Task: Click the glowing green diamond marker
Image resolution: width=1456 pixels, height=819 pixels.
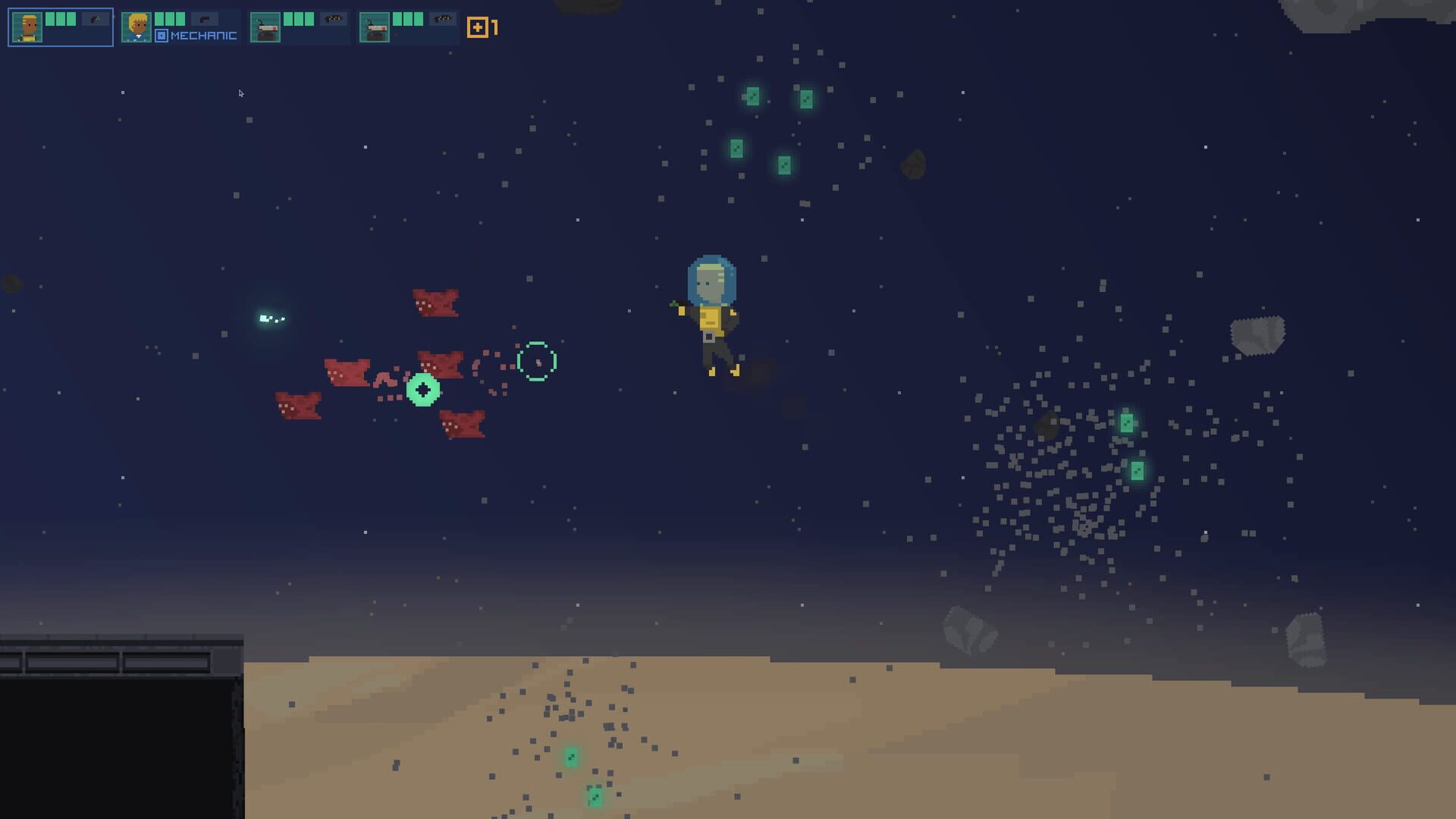Action: (x=422, y=388)
